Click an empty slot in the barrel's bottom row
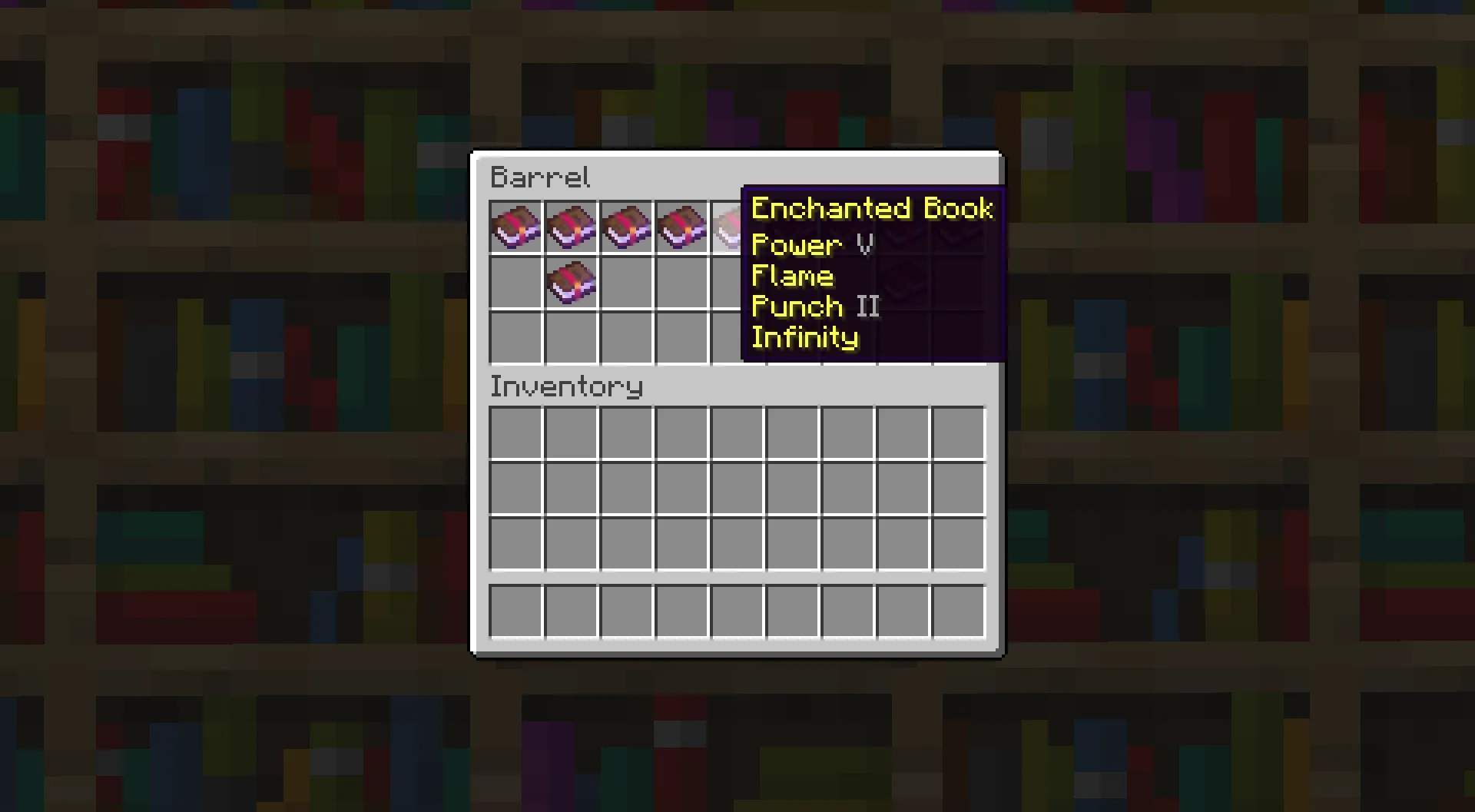Image resolution: width=1475 pixels, height=812 pixels. click(515, 338)
